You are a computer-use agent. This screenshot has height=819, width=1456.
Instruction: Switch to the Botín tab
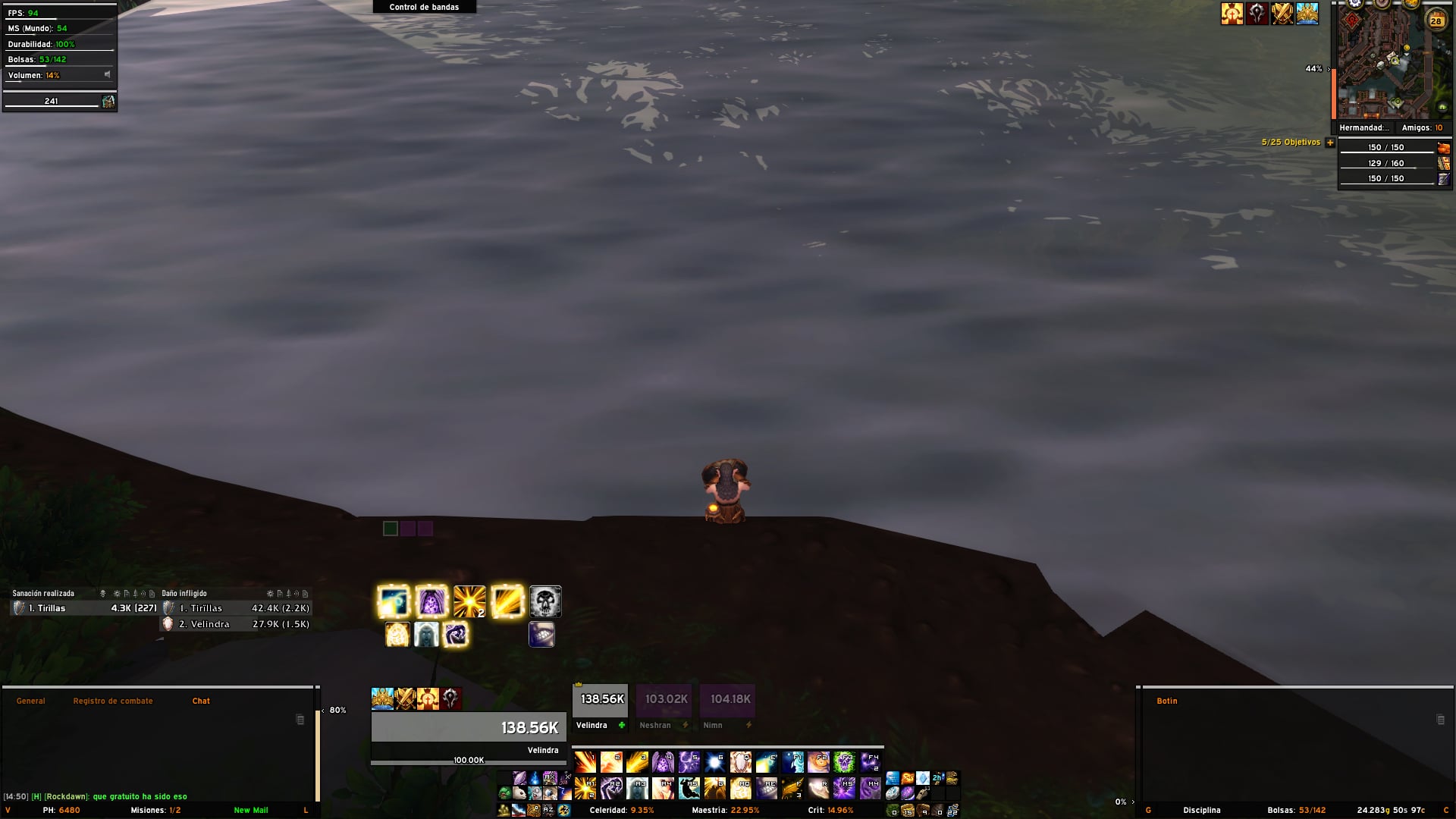(1166, 701)
